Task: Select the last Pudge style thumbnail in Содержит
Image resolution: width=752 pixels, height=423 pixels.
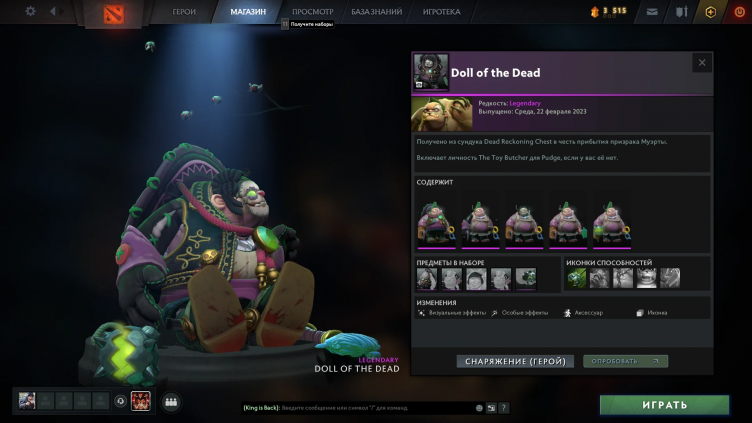Action: click(x=611, y=223)
